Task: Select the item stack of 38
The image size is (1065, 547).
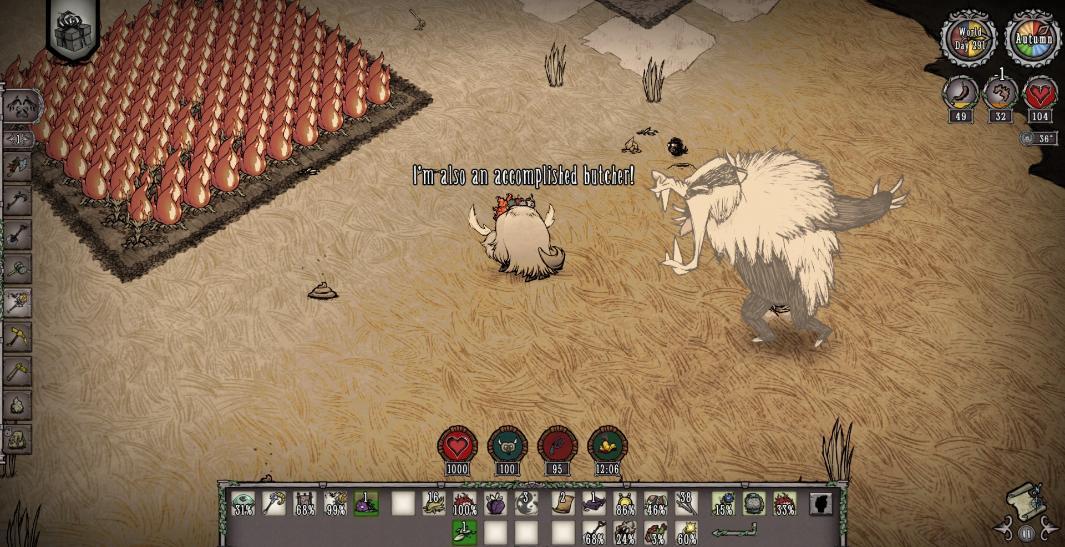Action: pyautogui.click(x=687, y=503)
